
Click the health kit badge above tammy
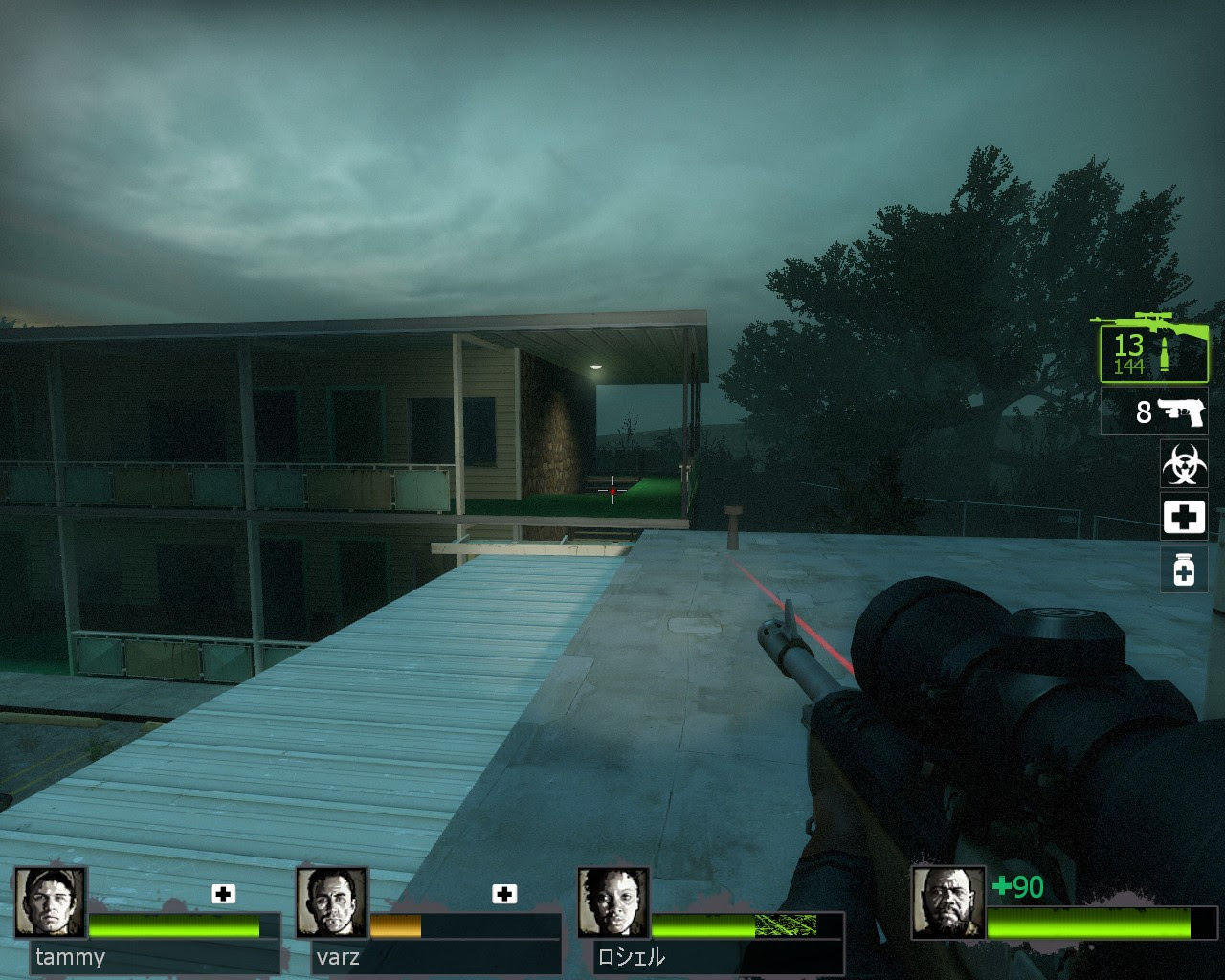tap(223, 894)
